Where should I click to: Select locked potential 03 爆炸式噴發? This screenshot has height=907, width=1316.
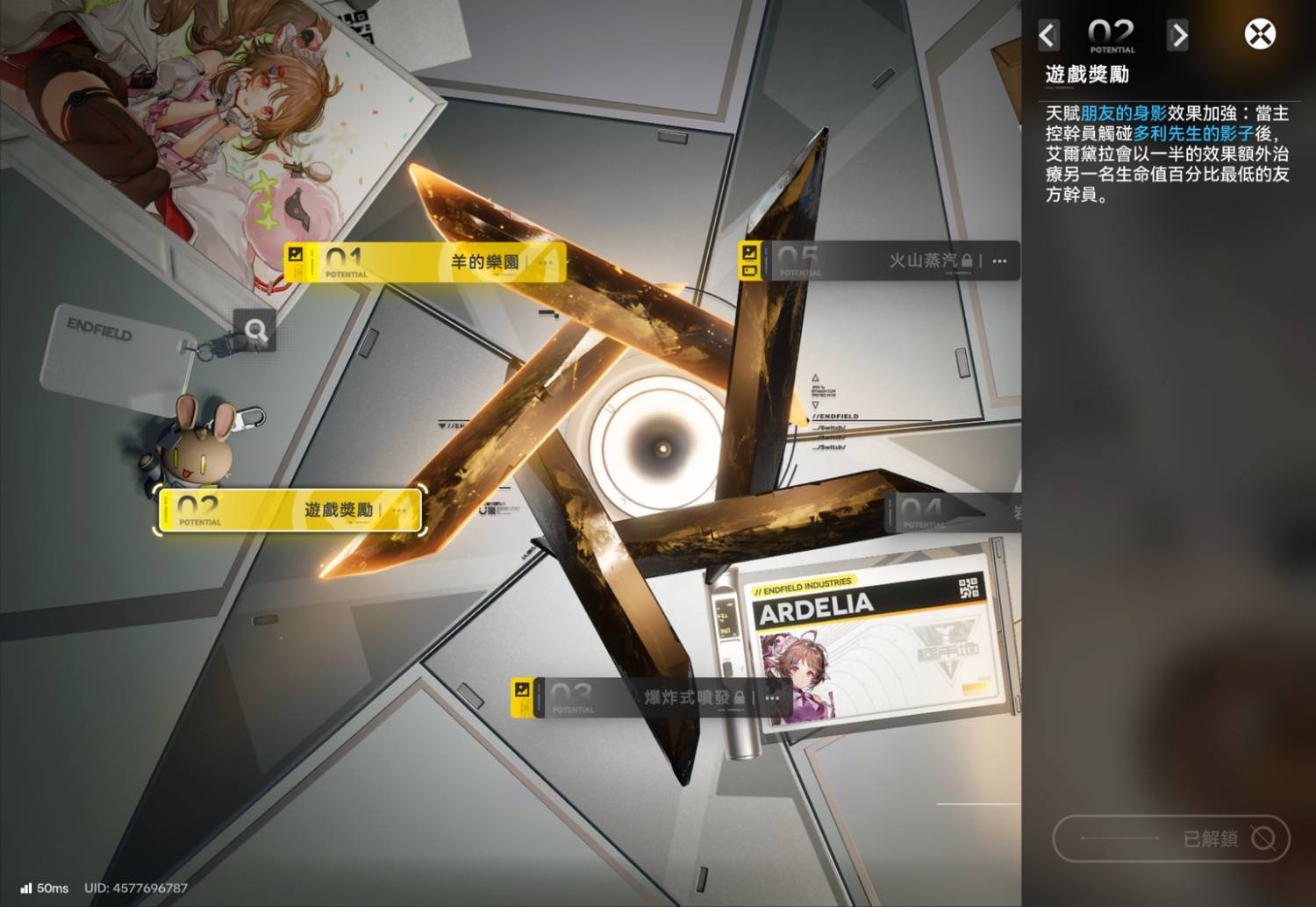click(x=649, y=698)
